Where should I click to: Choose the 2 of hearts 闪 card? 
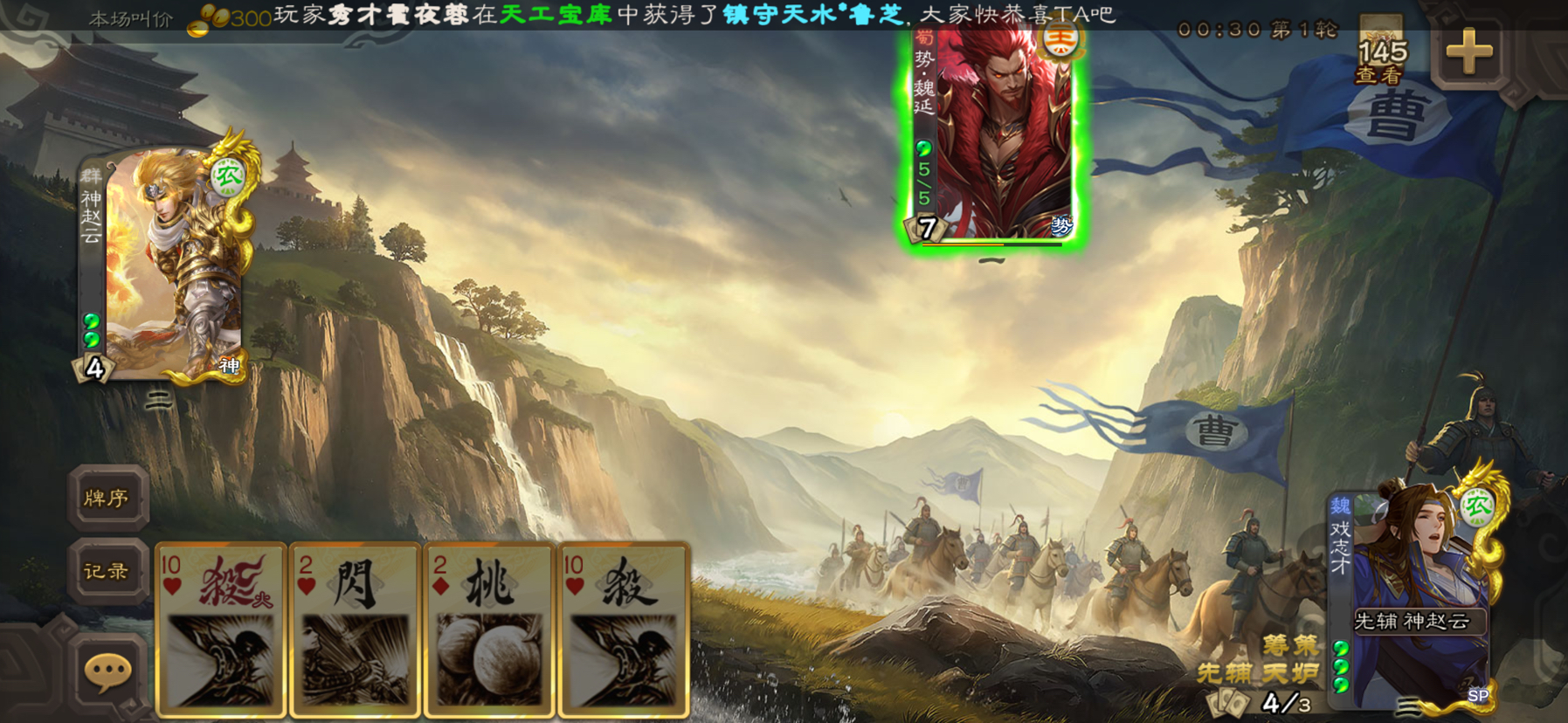click(x=356, y=629)
